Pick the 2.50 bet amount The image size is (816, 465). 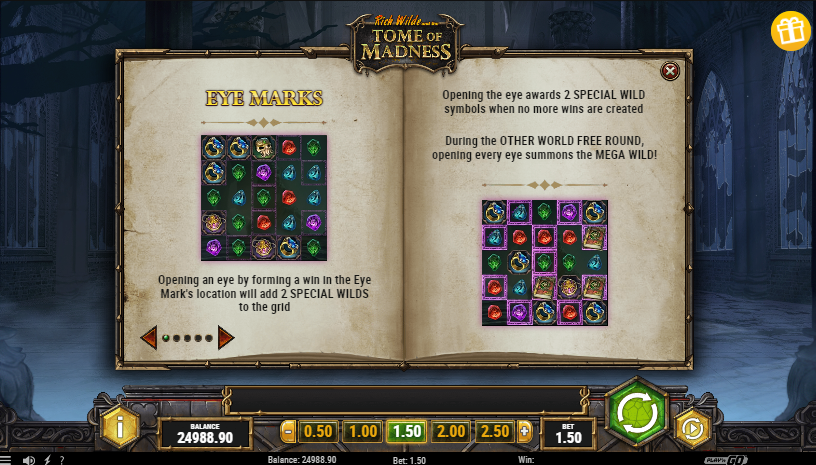pos(495,432)
